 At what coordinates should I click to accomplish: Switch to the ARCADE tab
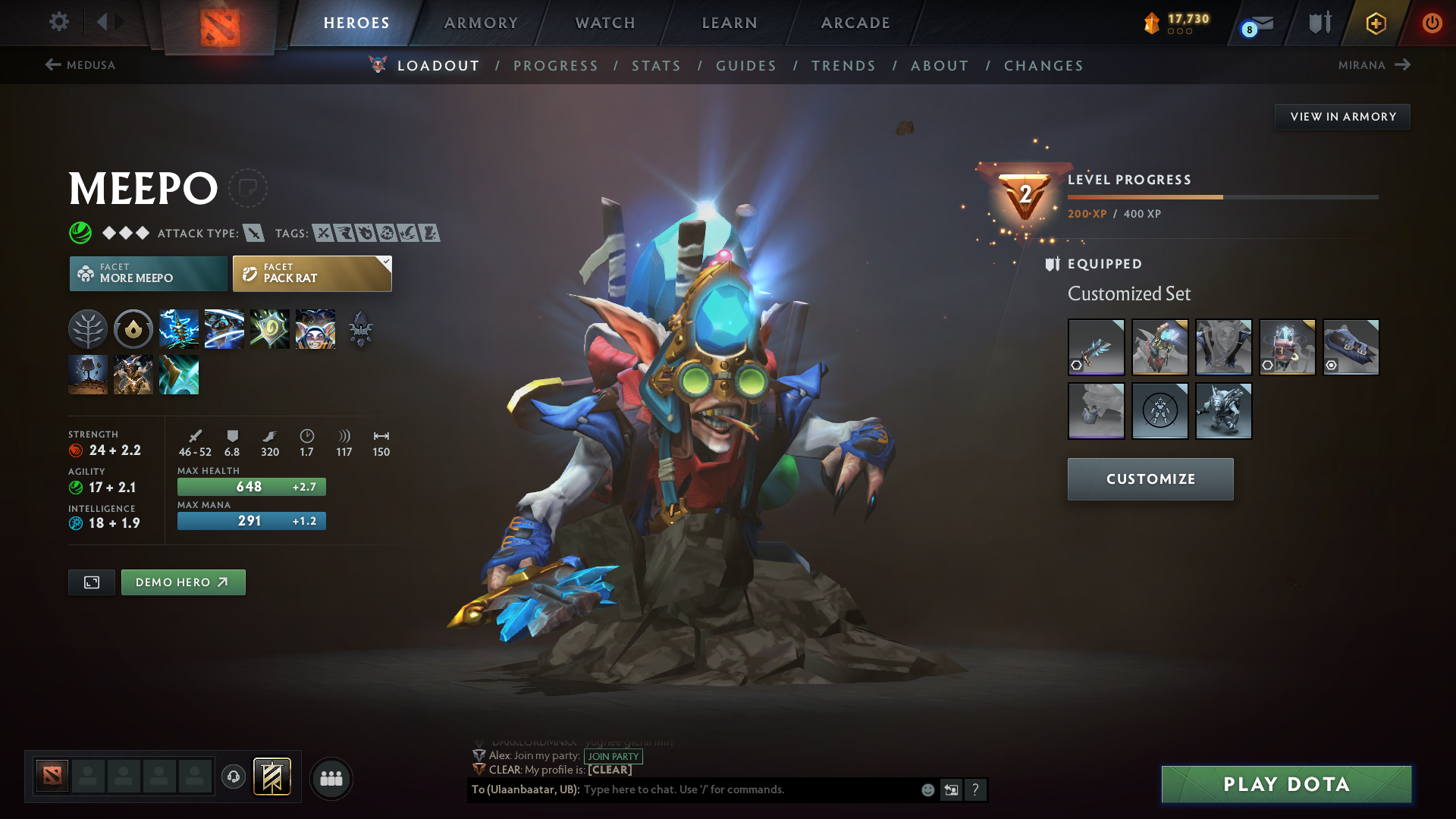855,23
